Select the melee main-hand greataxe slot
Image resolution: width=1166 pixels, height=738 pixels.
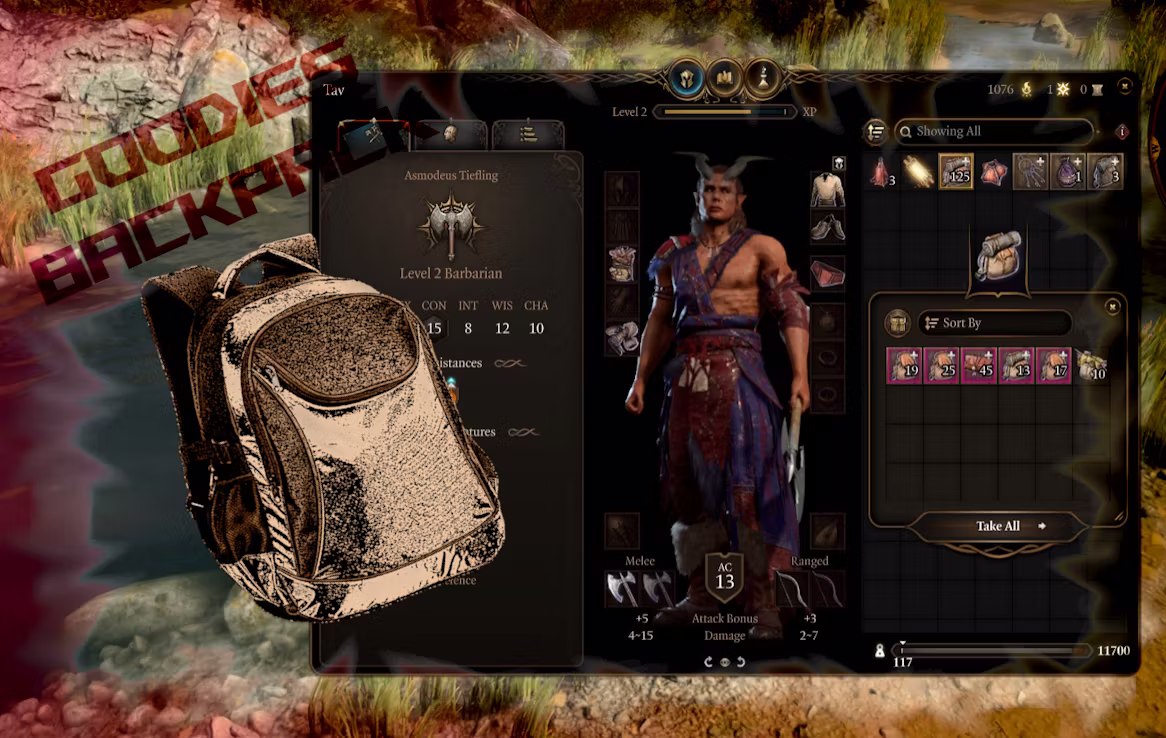[x=622, y=589]
